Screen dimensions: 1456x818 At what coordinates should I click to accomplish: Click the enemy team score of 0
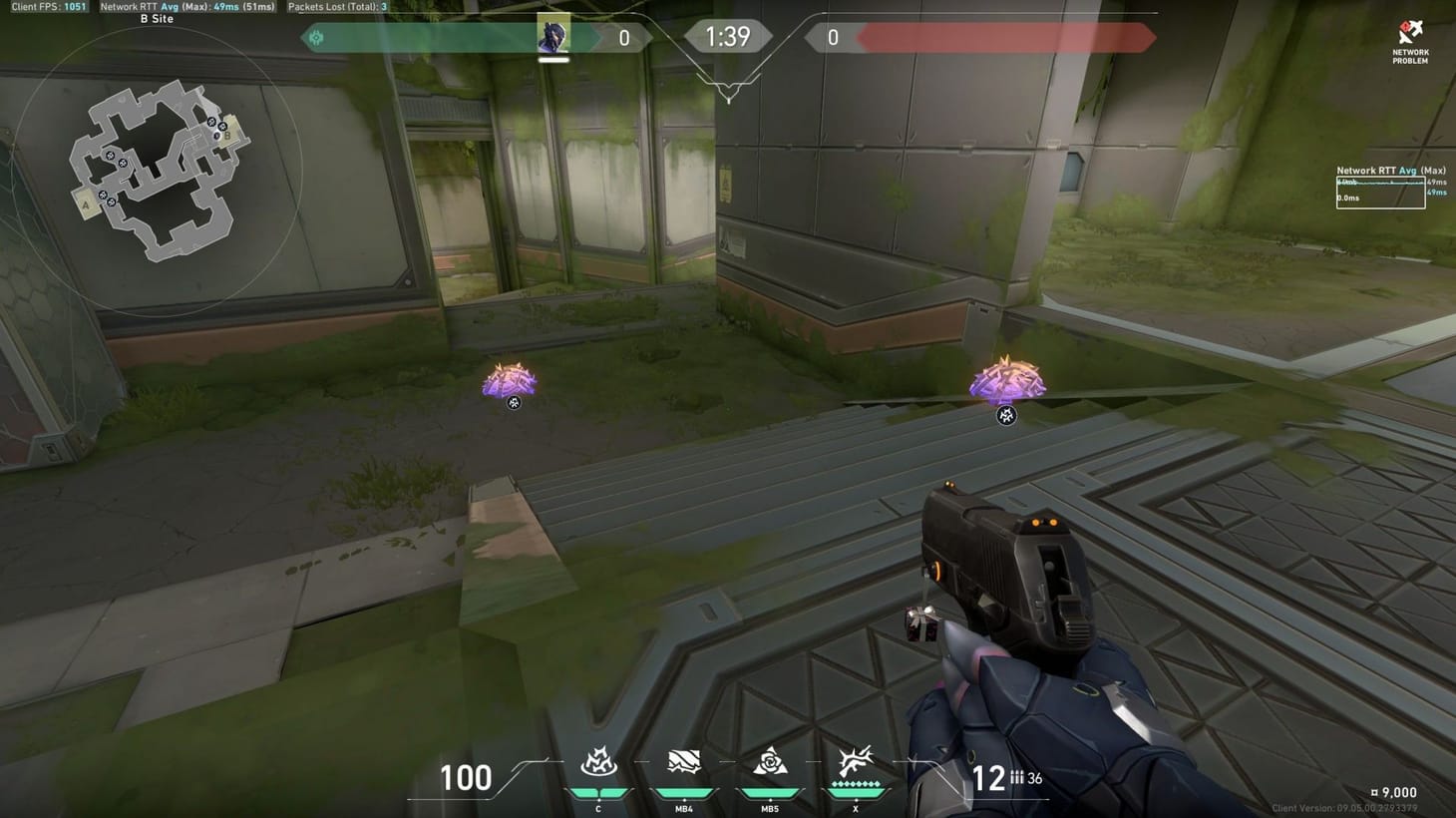[x=831, y=37]
